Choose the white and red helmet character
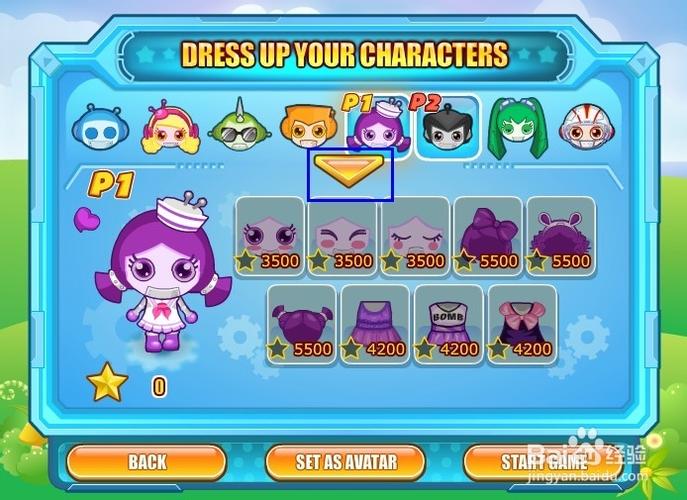Screen dimensions: 687x500 tap(584, 127)
